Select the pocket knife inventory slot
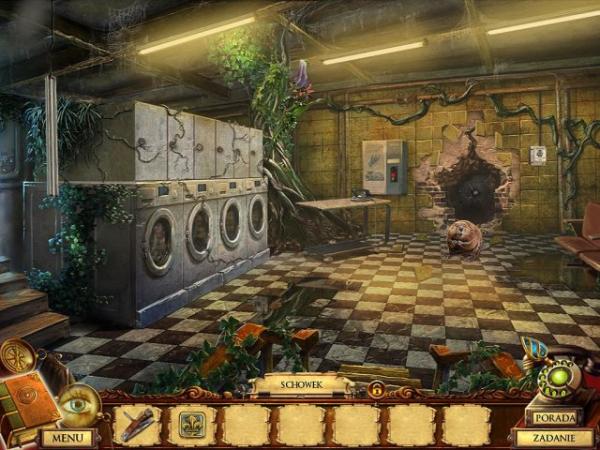This screenshot has width=600, height=450. [x=137, y=424]
